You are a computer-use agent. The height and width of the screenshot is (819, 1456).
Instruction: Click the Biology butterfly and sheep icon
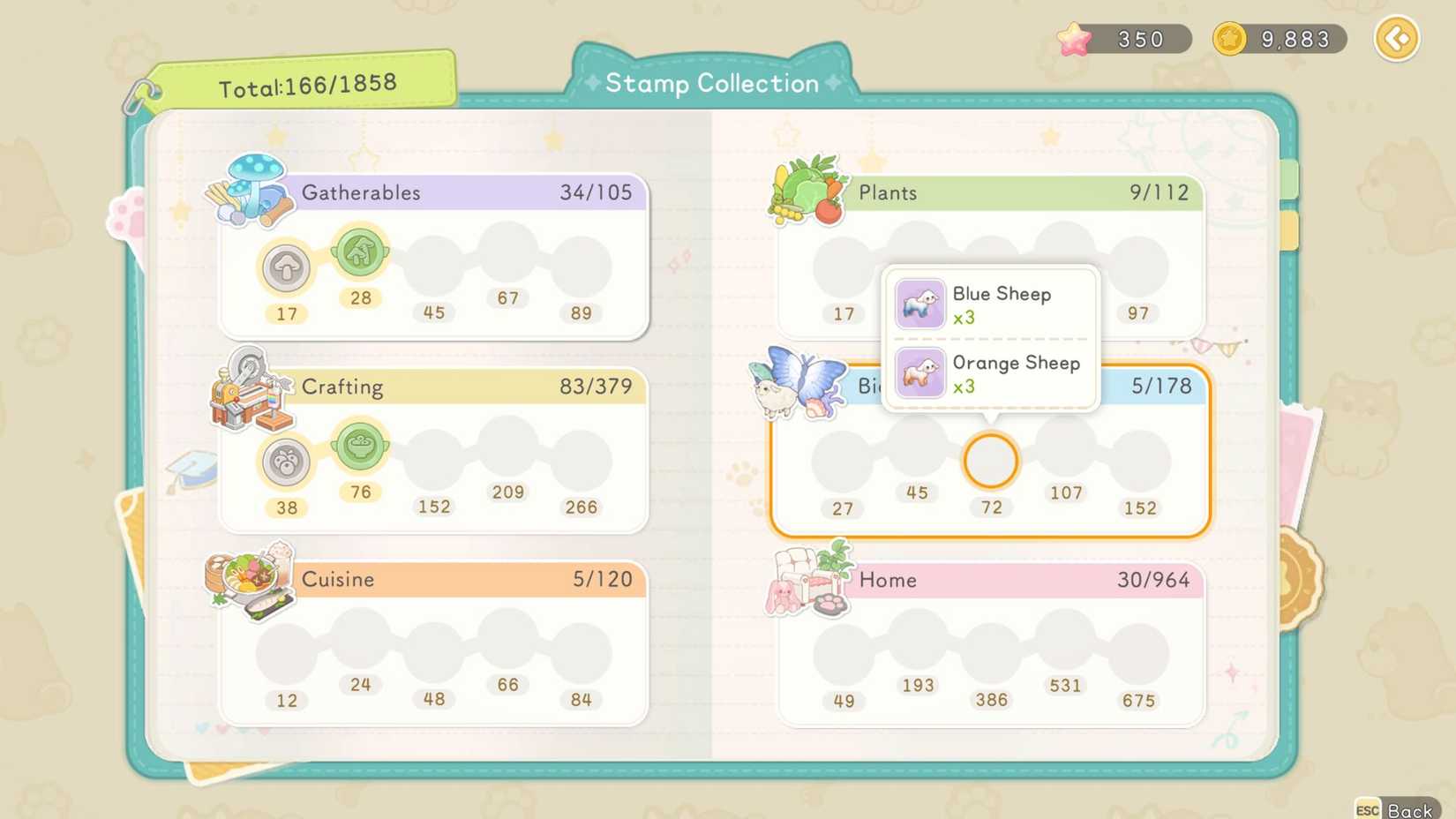pyautogui.click(x=801, y=386)
